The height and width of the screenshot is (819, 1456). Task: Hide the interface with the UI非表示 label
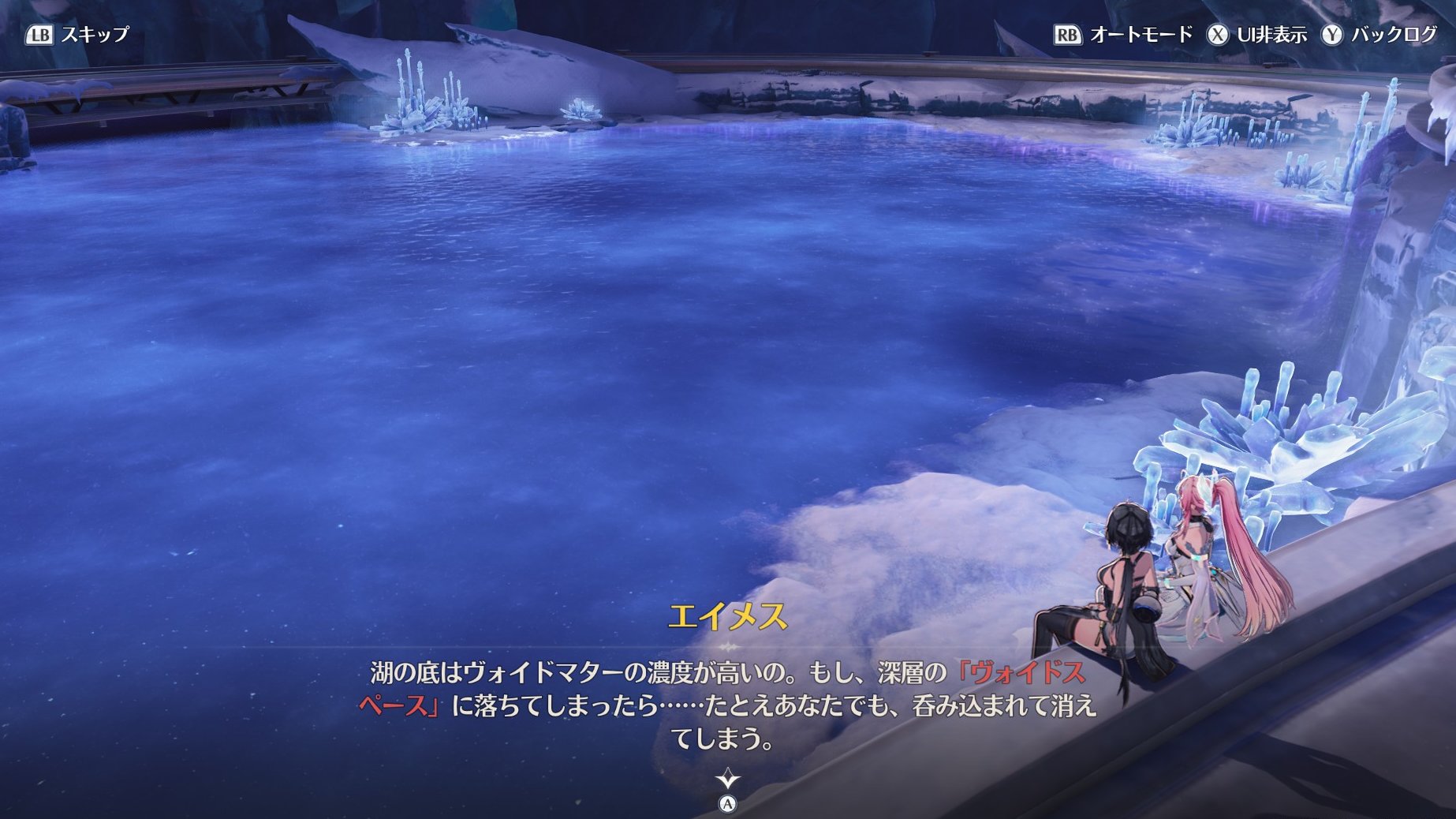[x=1271, y=35]
